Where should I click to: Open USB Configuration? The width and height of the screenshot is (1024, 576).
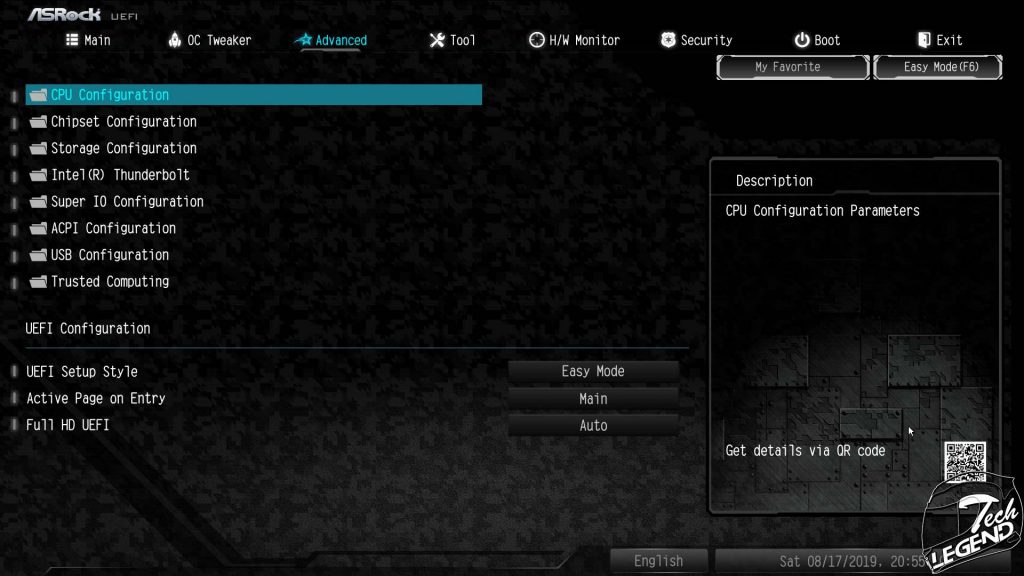[x=110, y=255]
